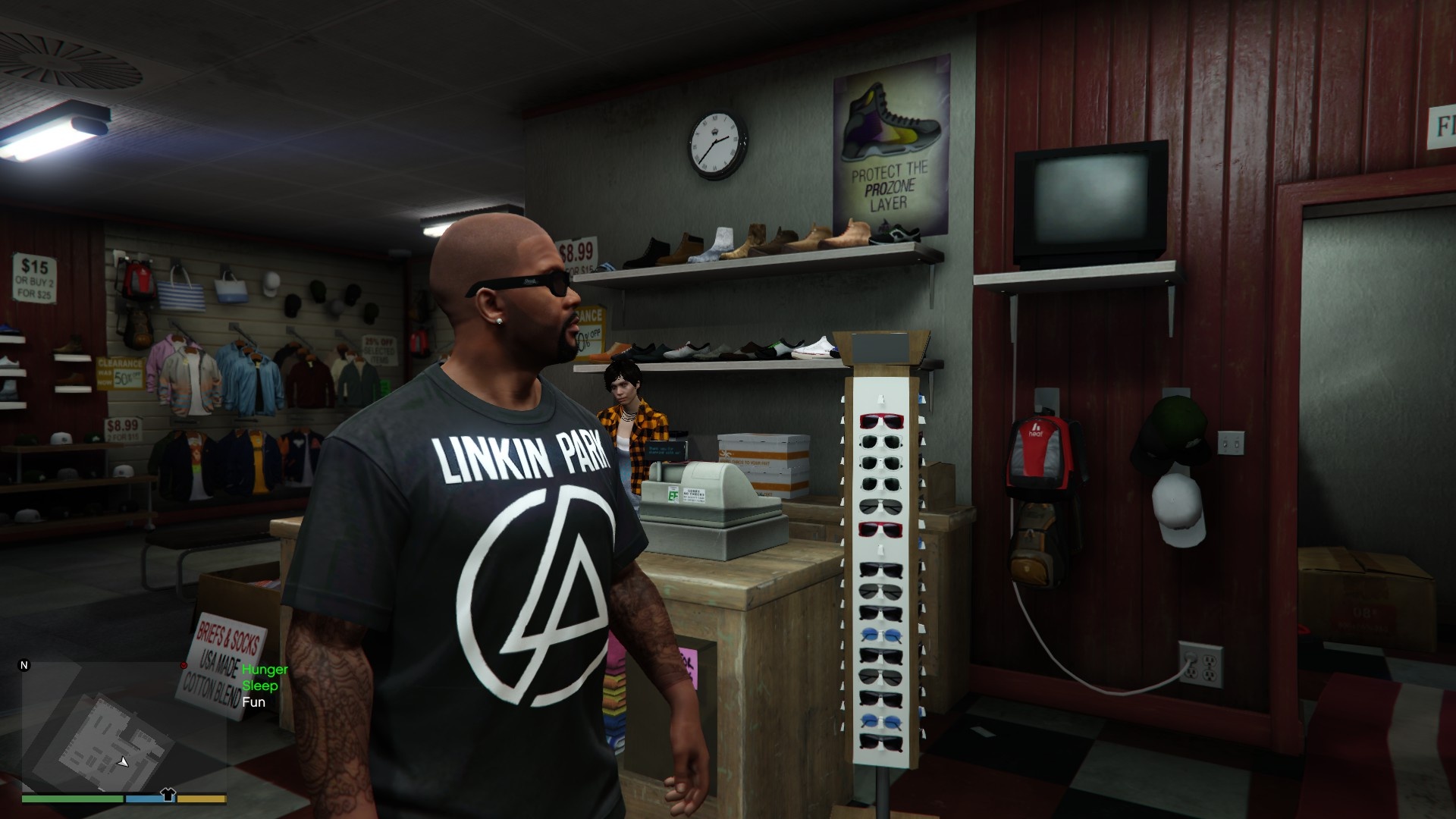The width and height of the screenshot is (1456, 819).
Task: Click the white player arrow on the minimap
Action: pyautogui.click(x=124, y=763)
